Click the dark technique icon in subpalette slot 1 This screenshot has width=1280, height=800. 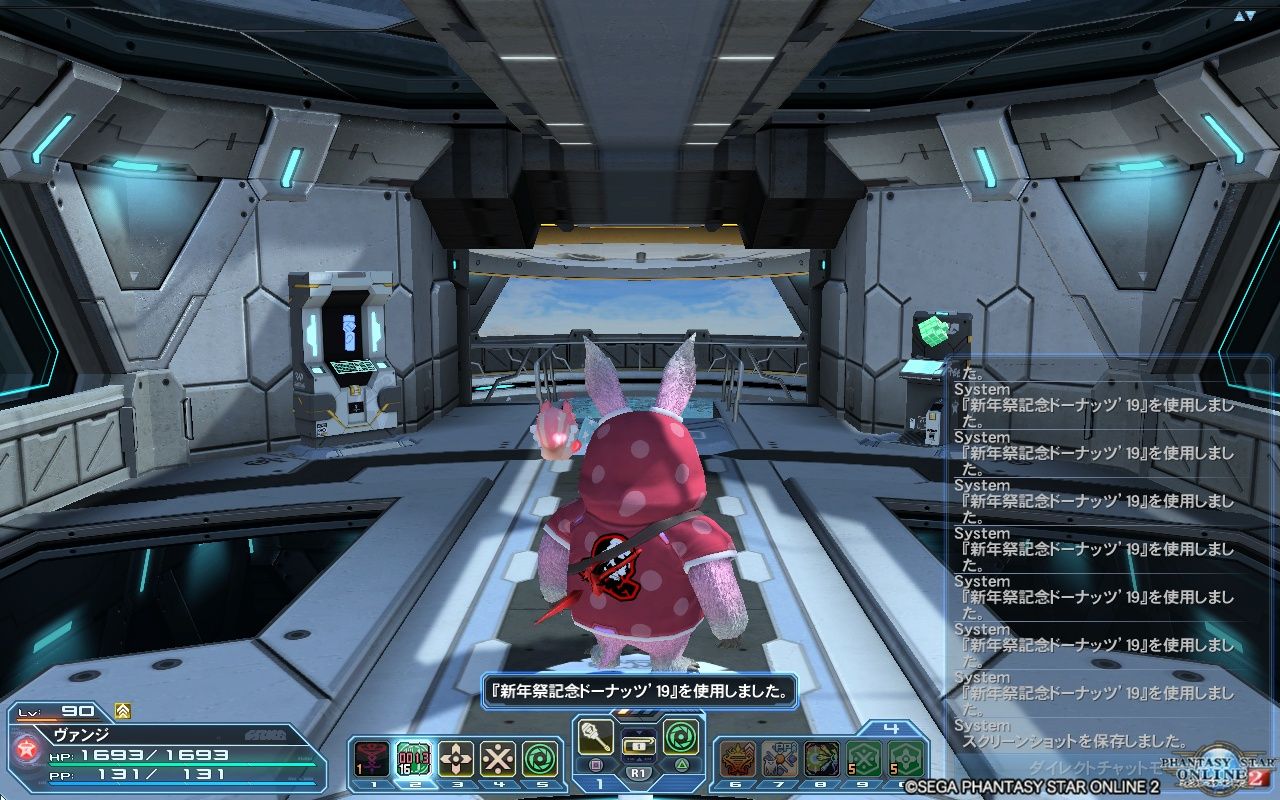pyautogui.click(x=370, y=758)
